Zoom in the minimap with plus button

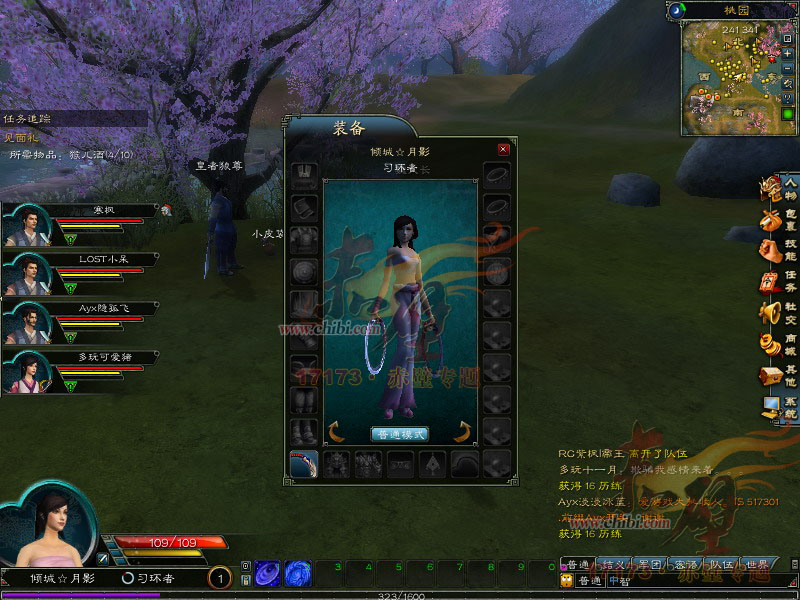(789, 54)
